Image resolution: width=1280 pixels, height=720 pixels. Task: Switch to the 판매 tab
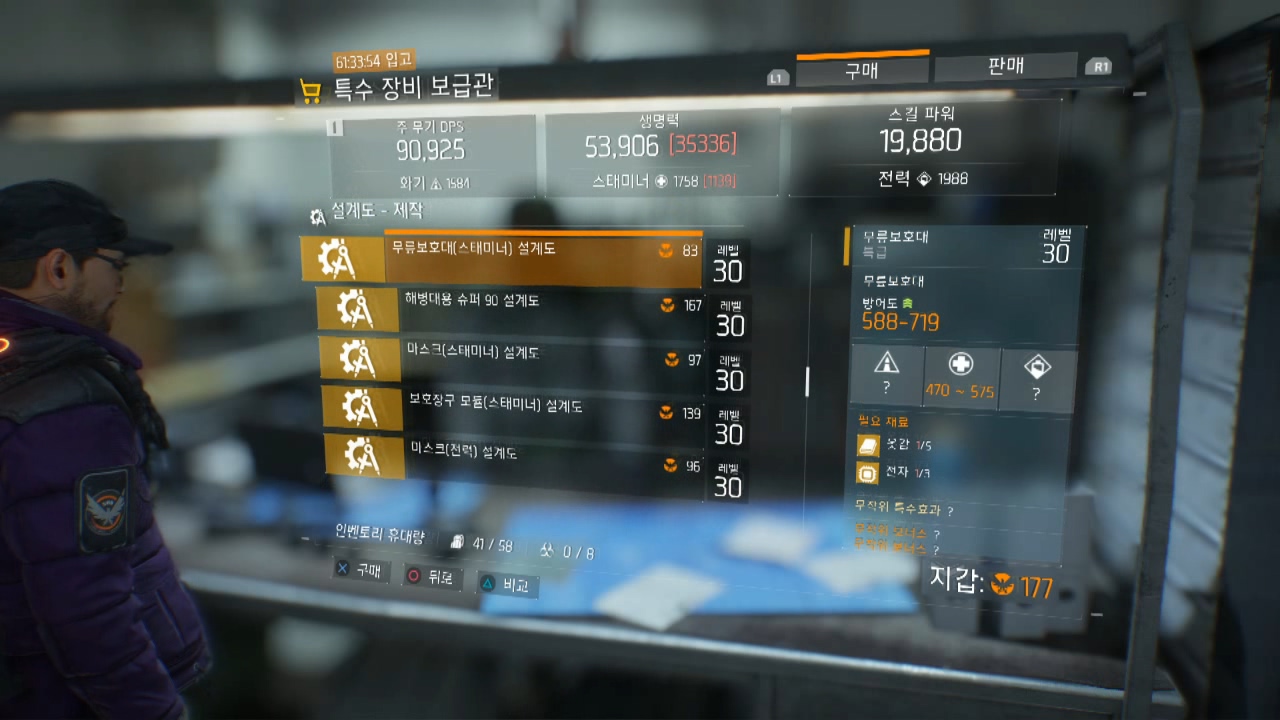[1007, 64]
